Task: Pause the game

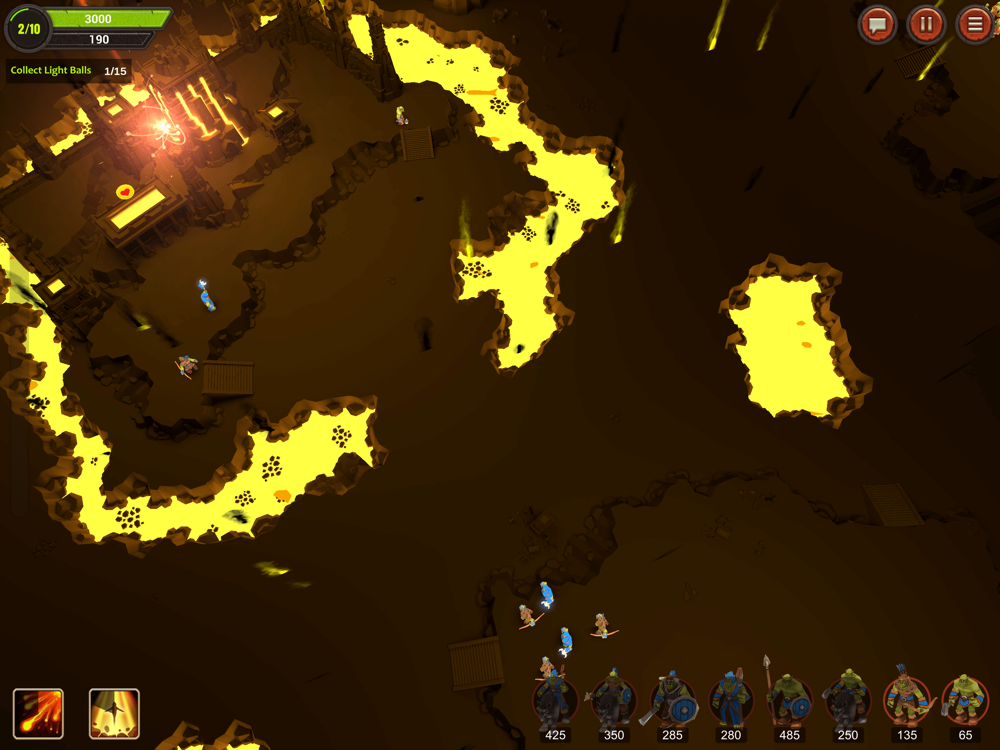Action: point(926,24)
